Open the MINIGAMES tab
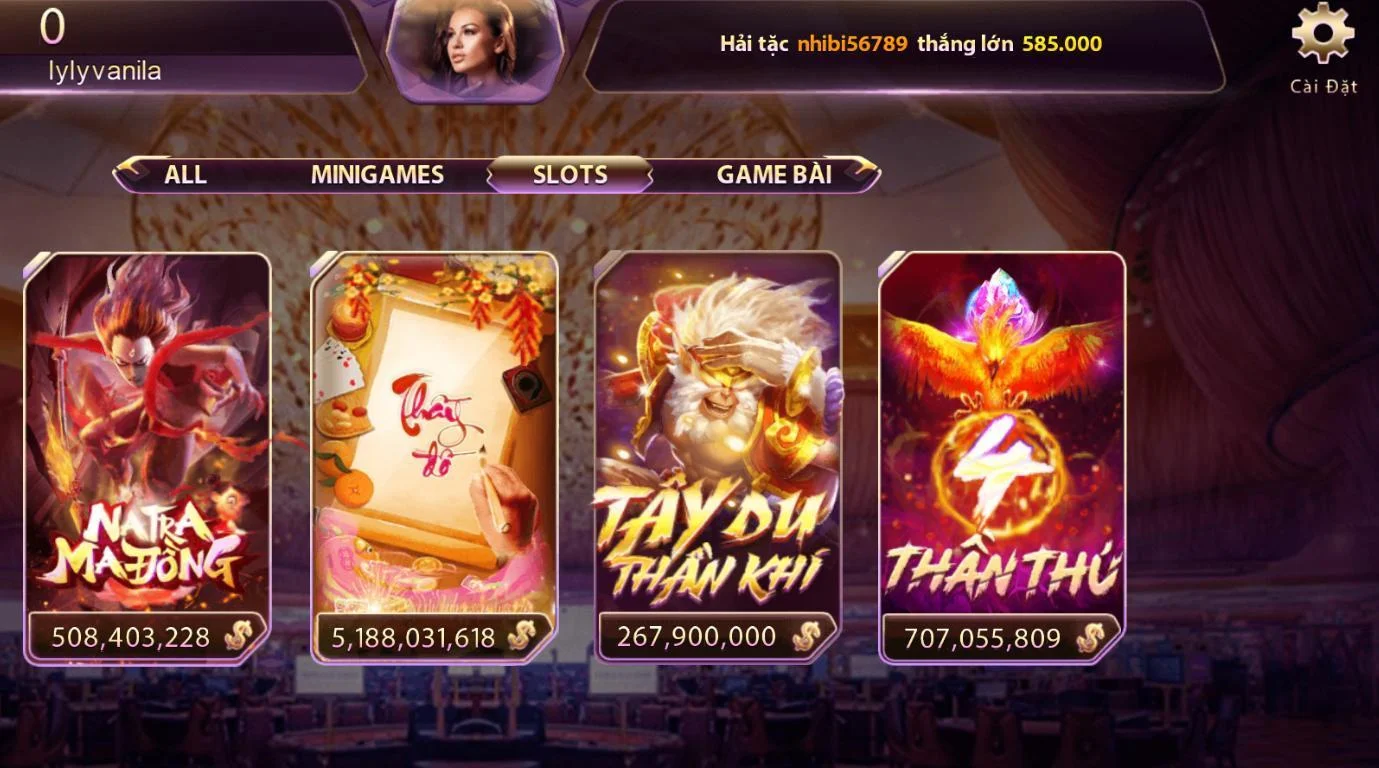Screen dimensions: 1379x768 (377, 174)
